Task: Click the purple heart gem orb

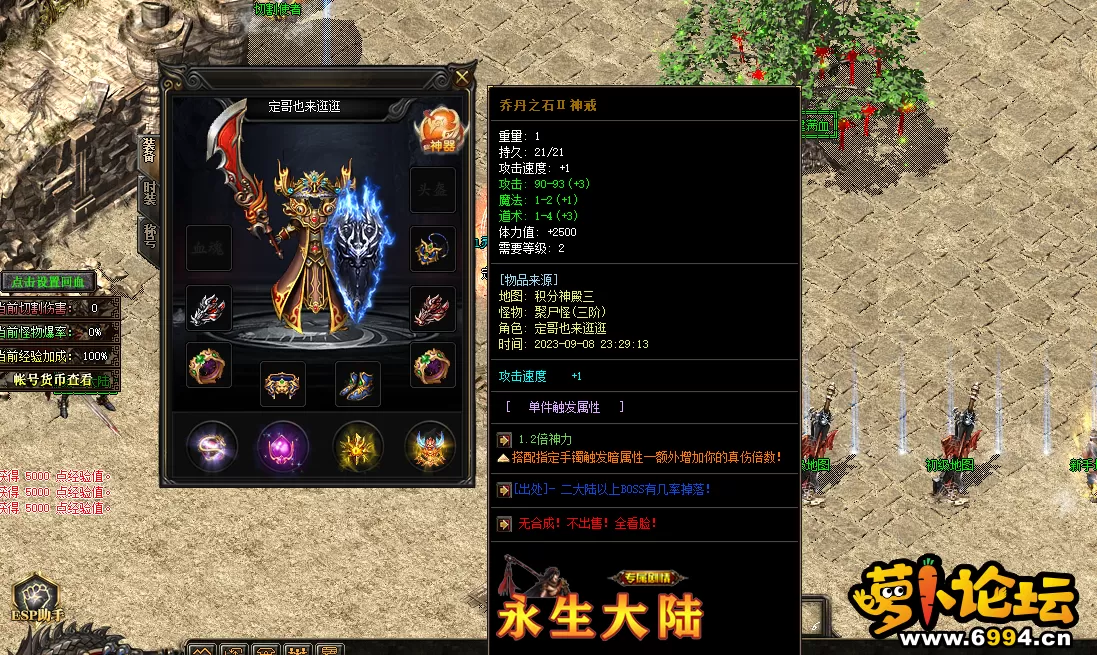Action: tap(283, 446)
